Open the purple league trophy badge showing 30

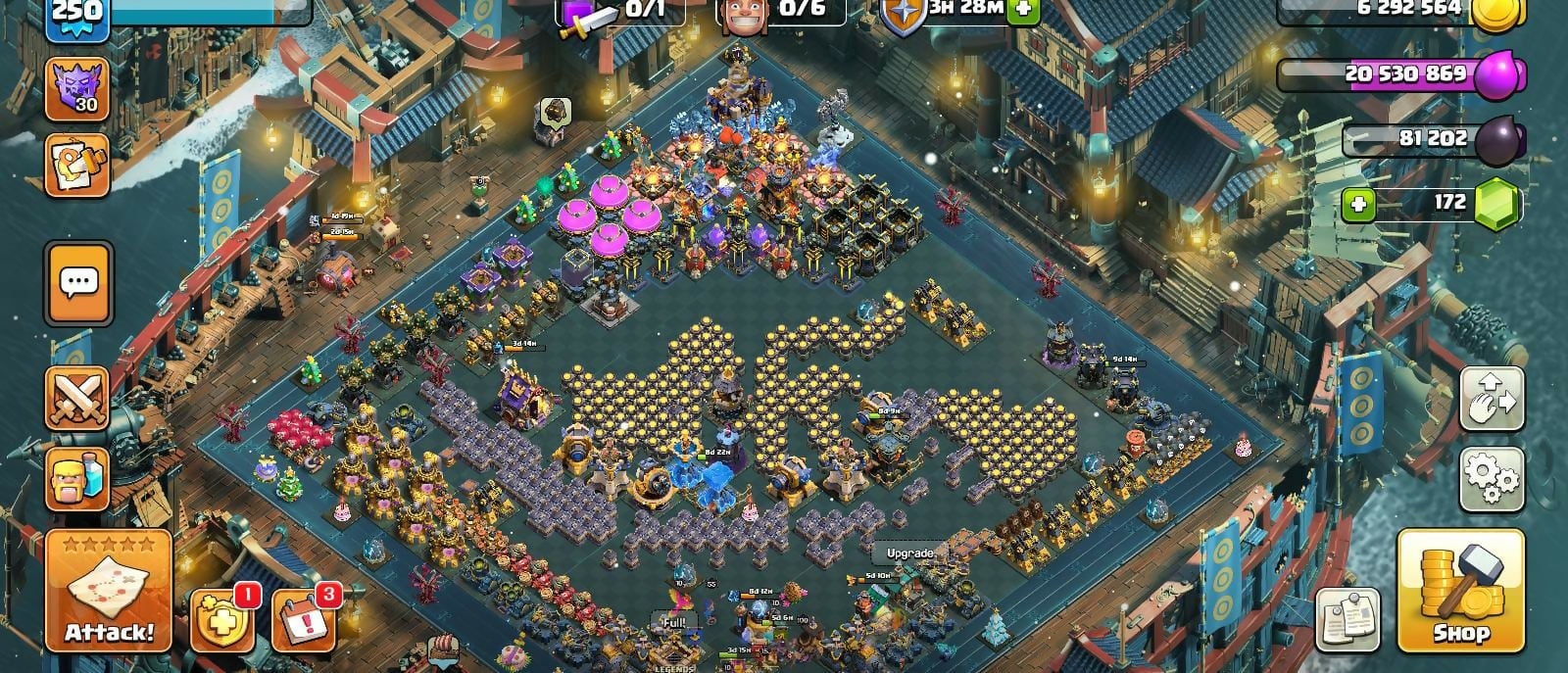(77, 88)
